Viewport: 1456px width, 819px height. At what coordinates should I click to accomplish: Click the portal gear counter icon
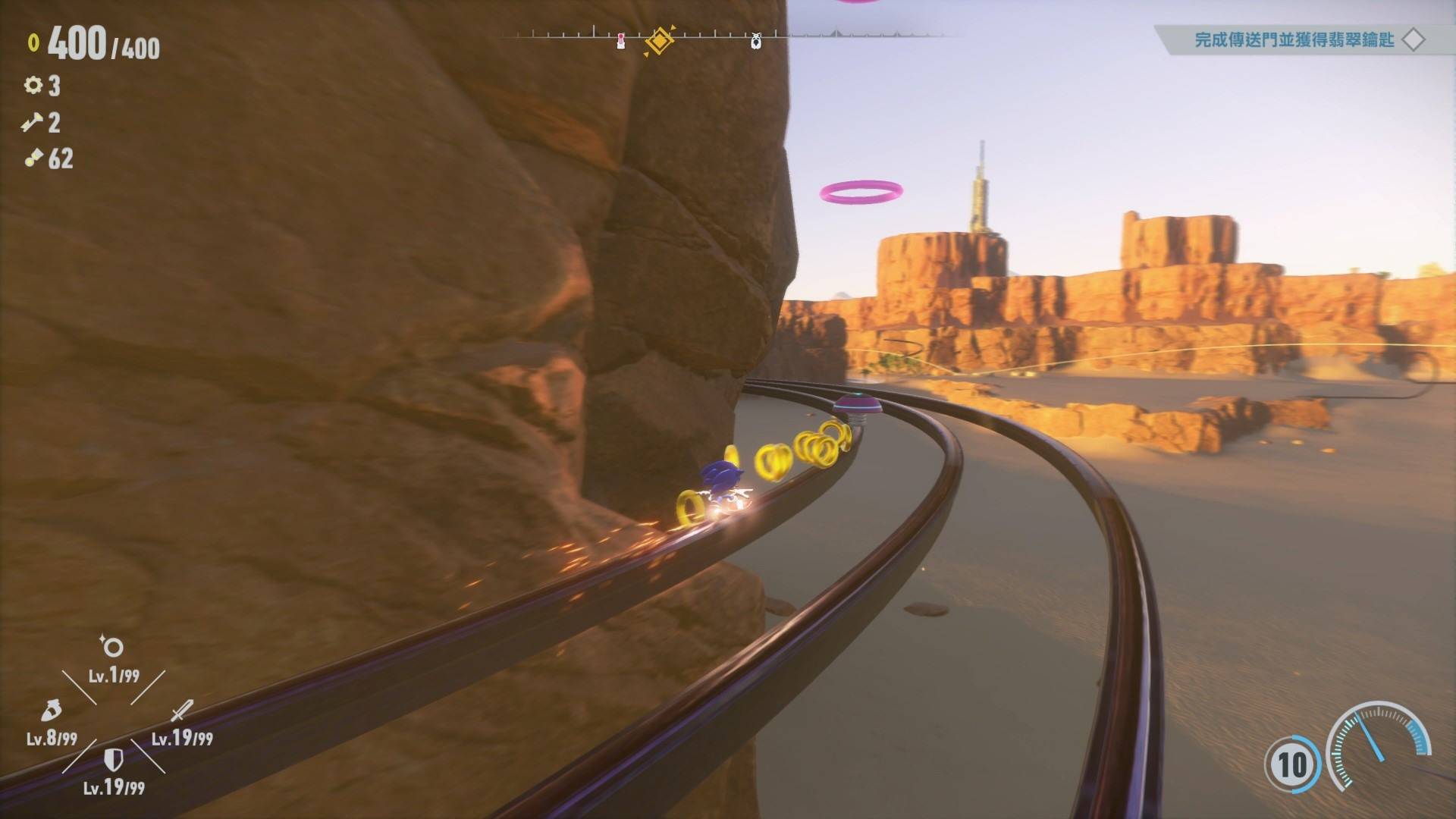pyautogui.click(x=33, y=85)
